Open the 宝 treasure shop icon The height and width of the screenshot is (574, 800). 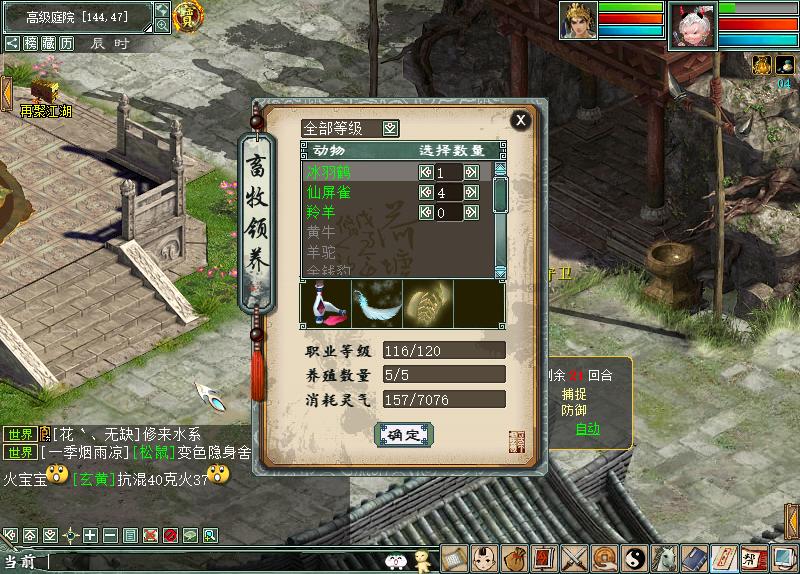pyautogui.click(x=186, y=16)
